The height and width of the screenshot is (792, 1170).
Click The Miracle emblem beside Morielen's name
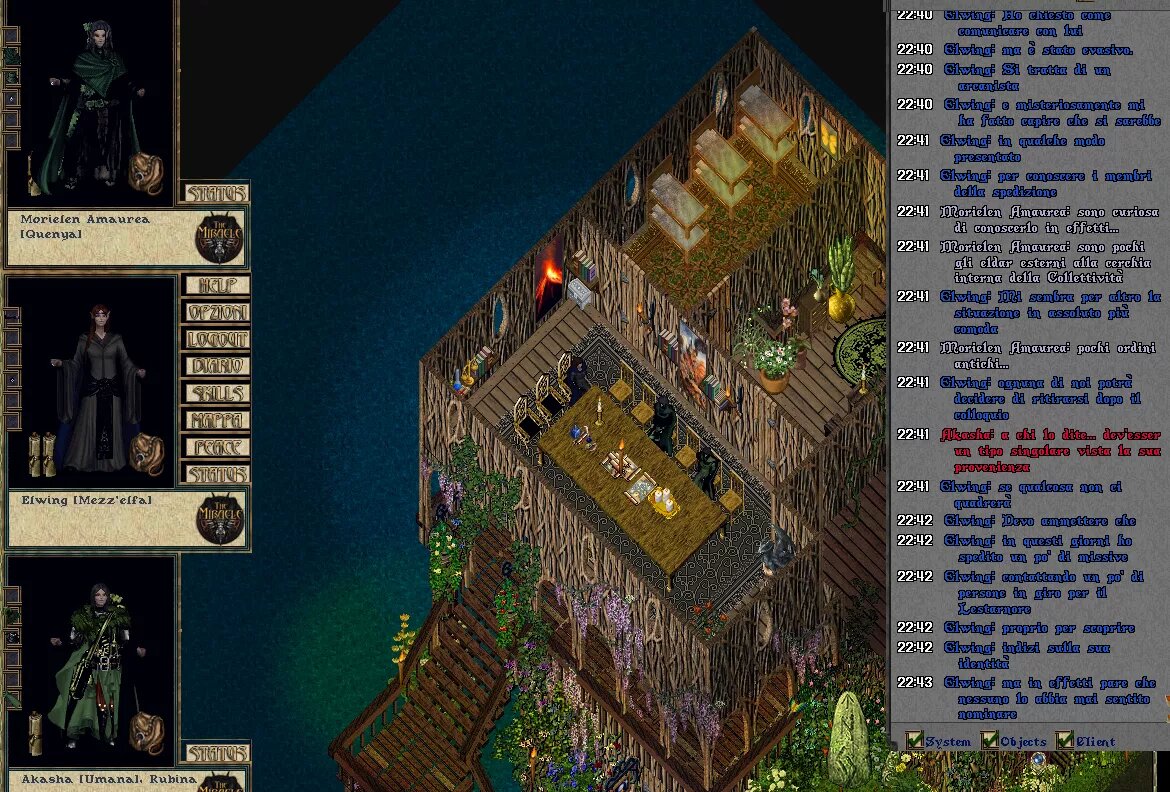(220, 238)
